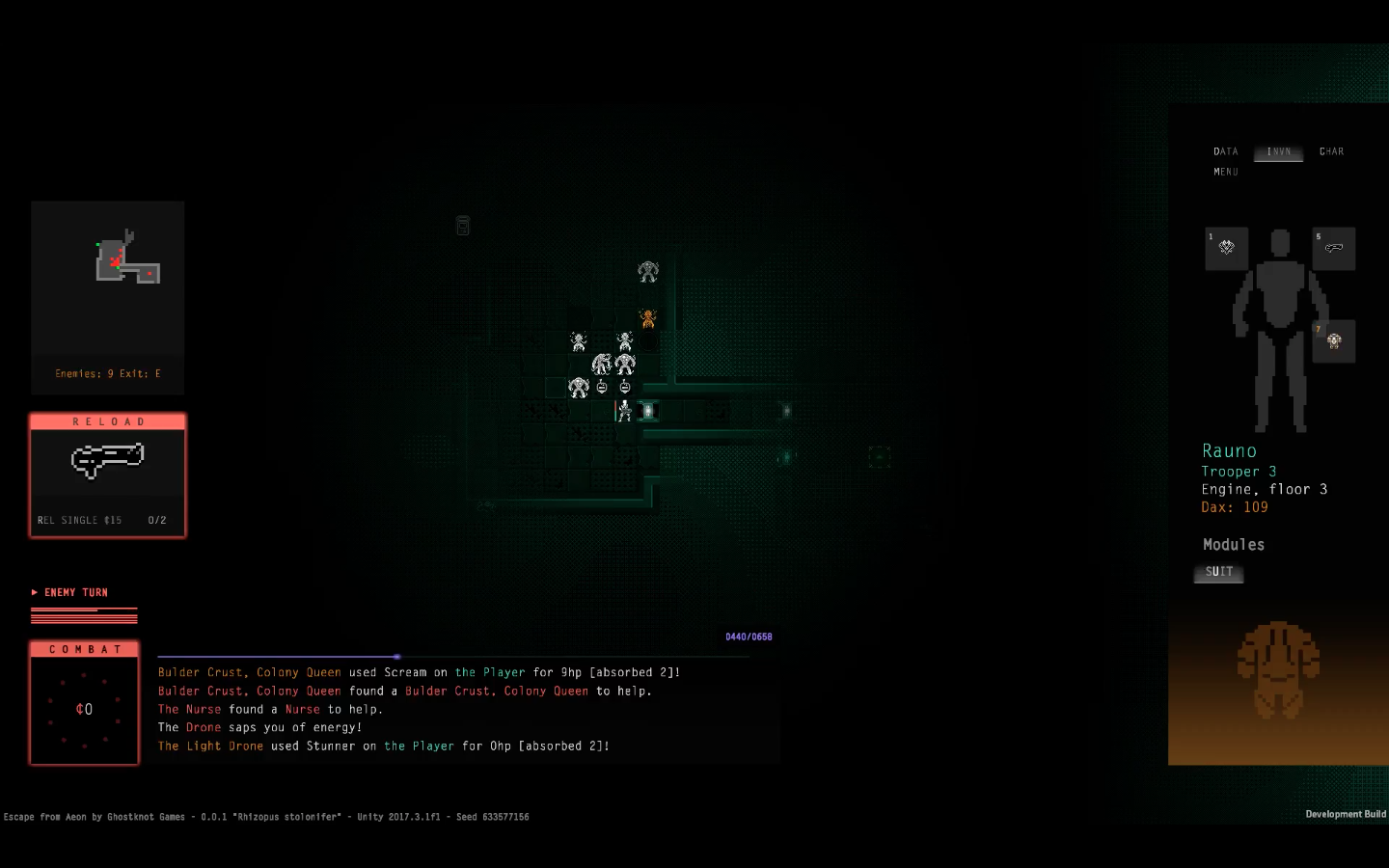Select the melee weapon in inventory slot 1
This screenshot has width=1389, height=868.
pyautogui.click(x=1226, y=248)
